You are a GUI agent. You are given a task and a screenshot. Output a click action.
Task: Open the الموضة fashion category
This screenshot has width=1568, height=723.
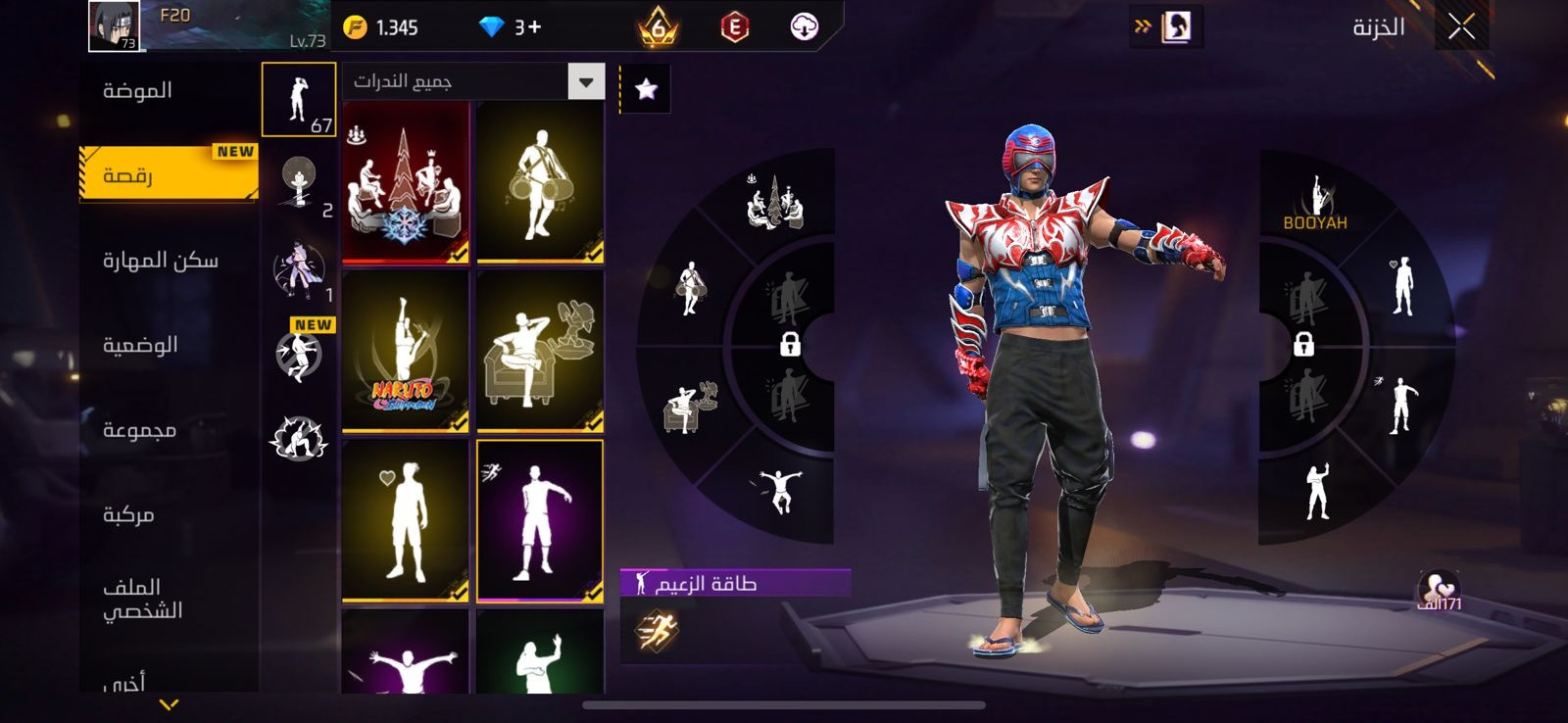tap(138, 91)
